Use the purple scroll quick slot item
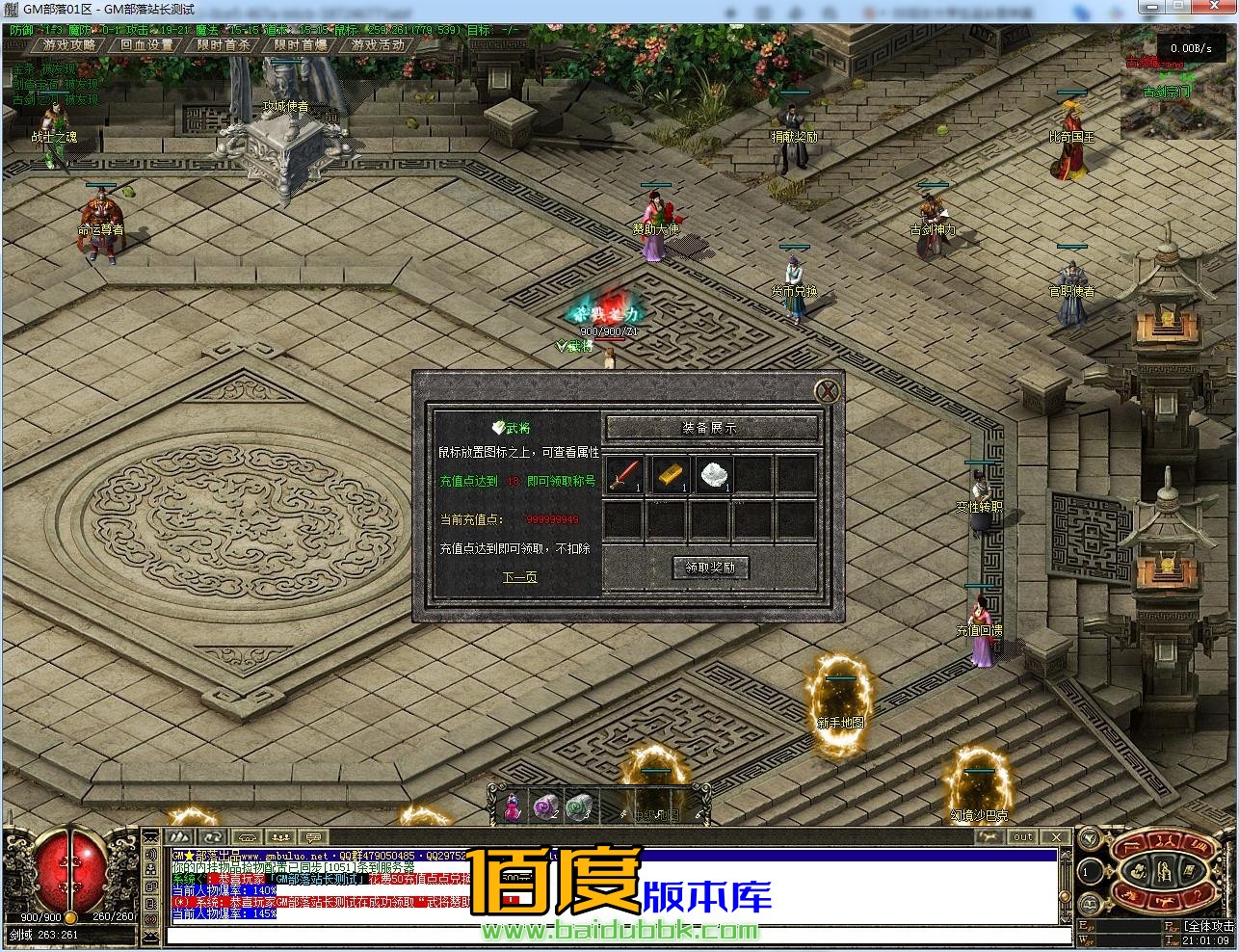The width and height of the screenshot is (1239, 952). 546,807
